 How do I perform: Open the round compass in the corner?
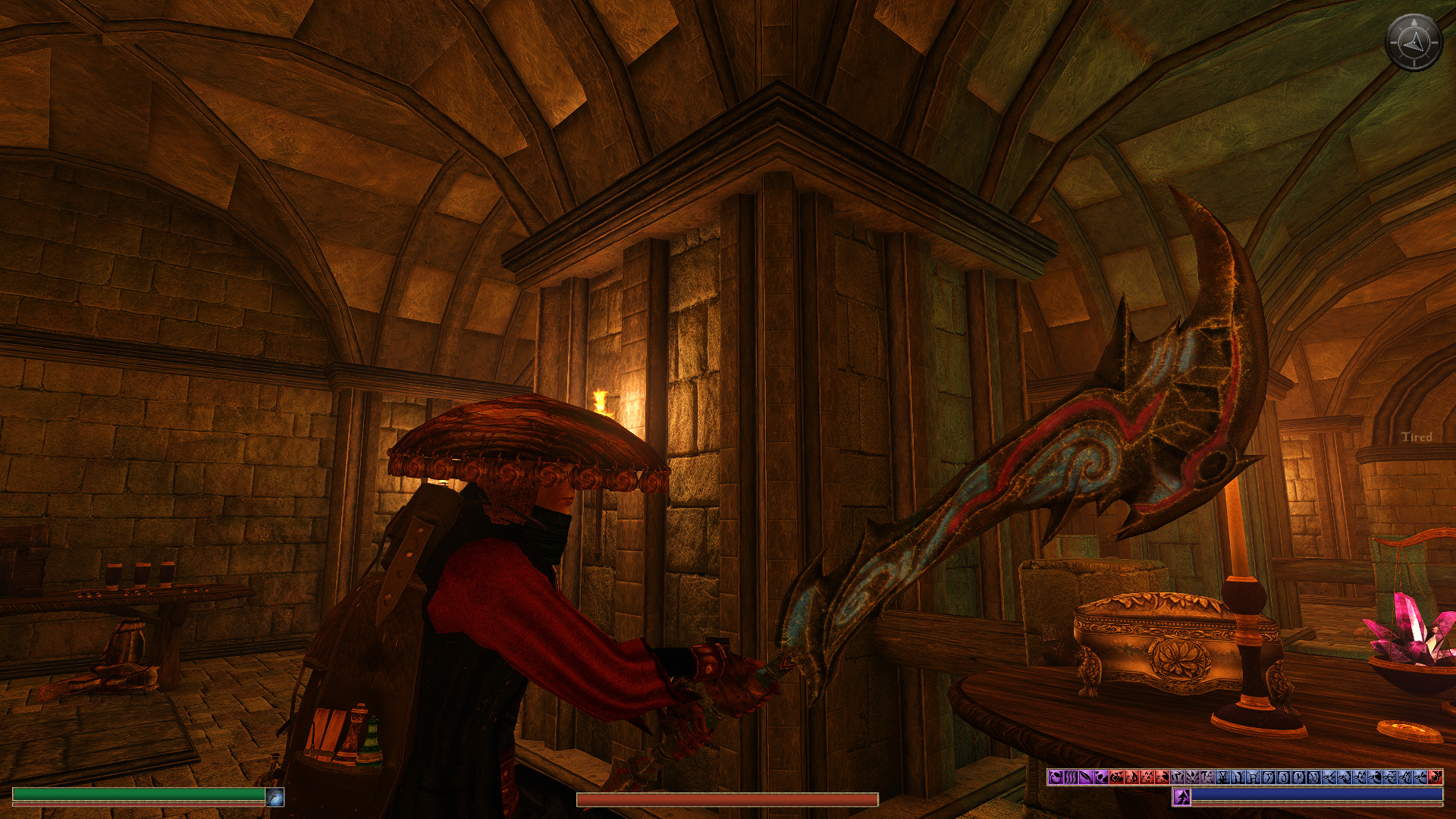[1413, 42]
